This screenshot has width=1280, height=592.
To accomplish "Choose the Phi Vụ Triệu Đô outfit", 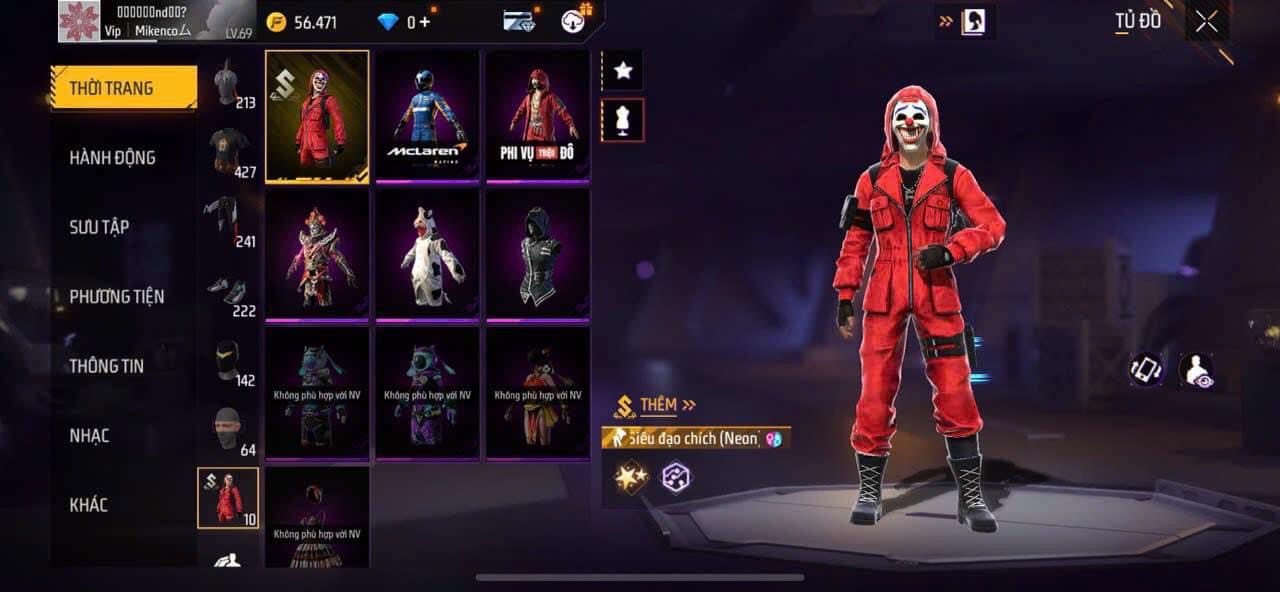I will [538, 116].
